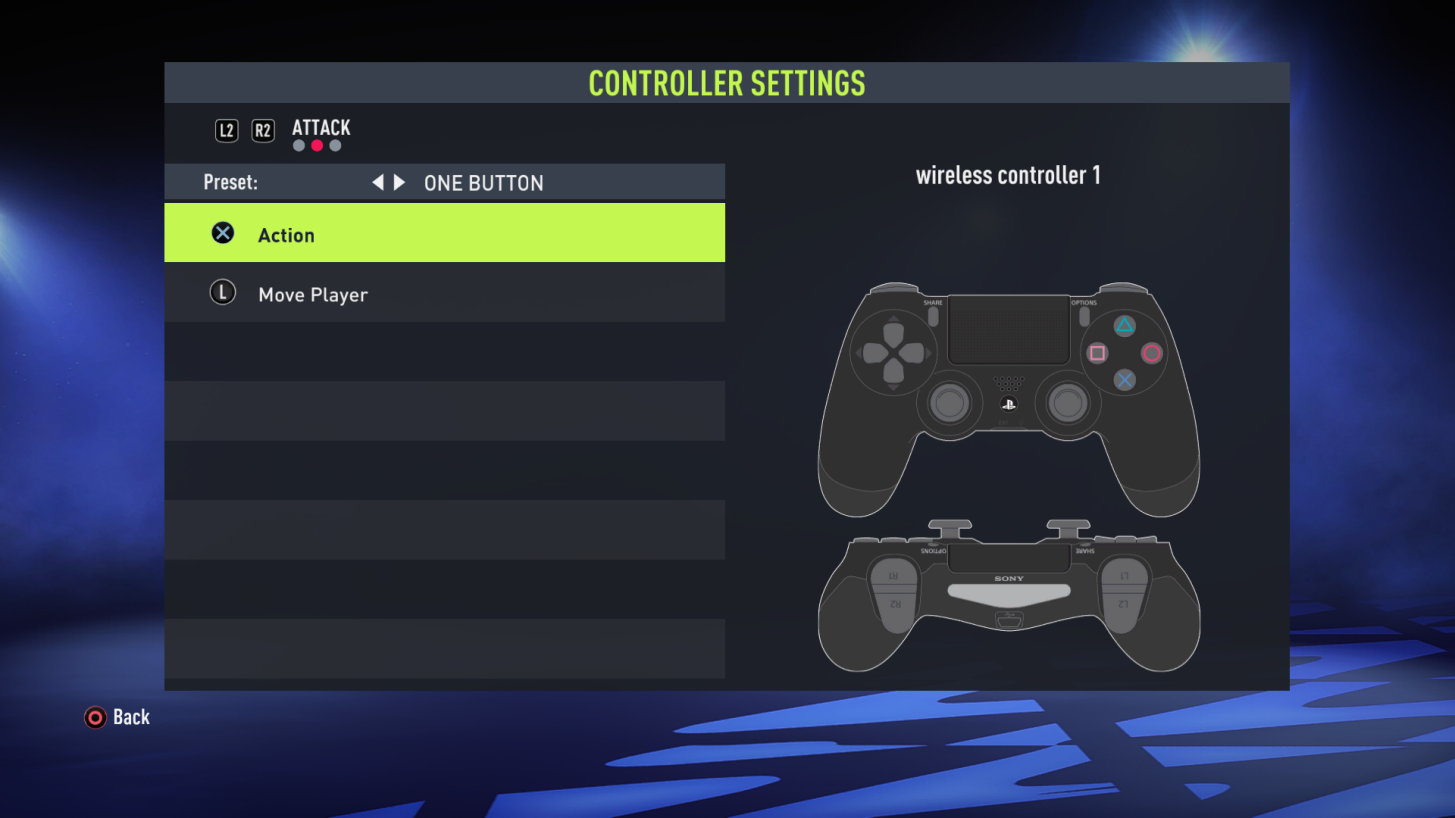This screenshot has height=818, width=1455.
Task: Open the ONE BUTTON preset selector
Action: [x=485, y=182]
